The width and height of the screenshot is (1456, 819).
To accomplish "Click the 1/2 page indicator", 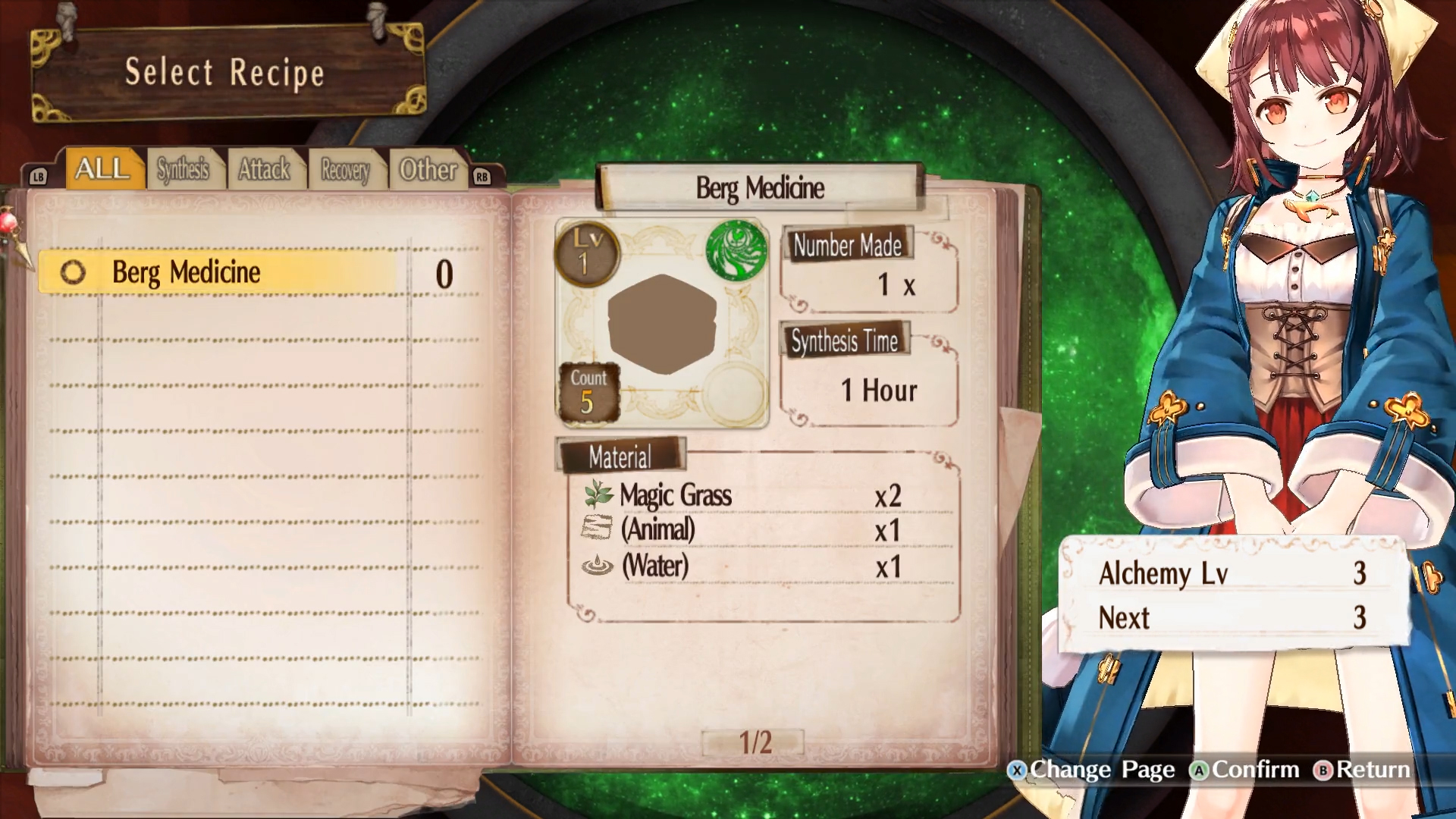I will [x=755, y=742].
